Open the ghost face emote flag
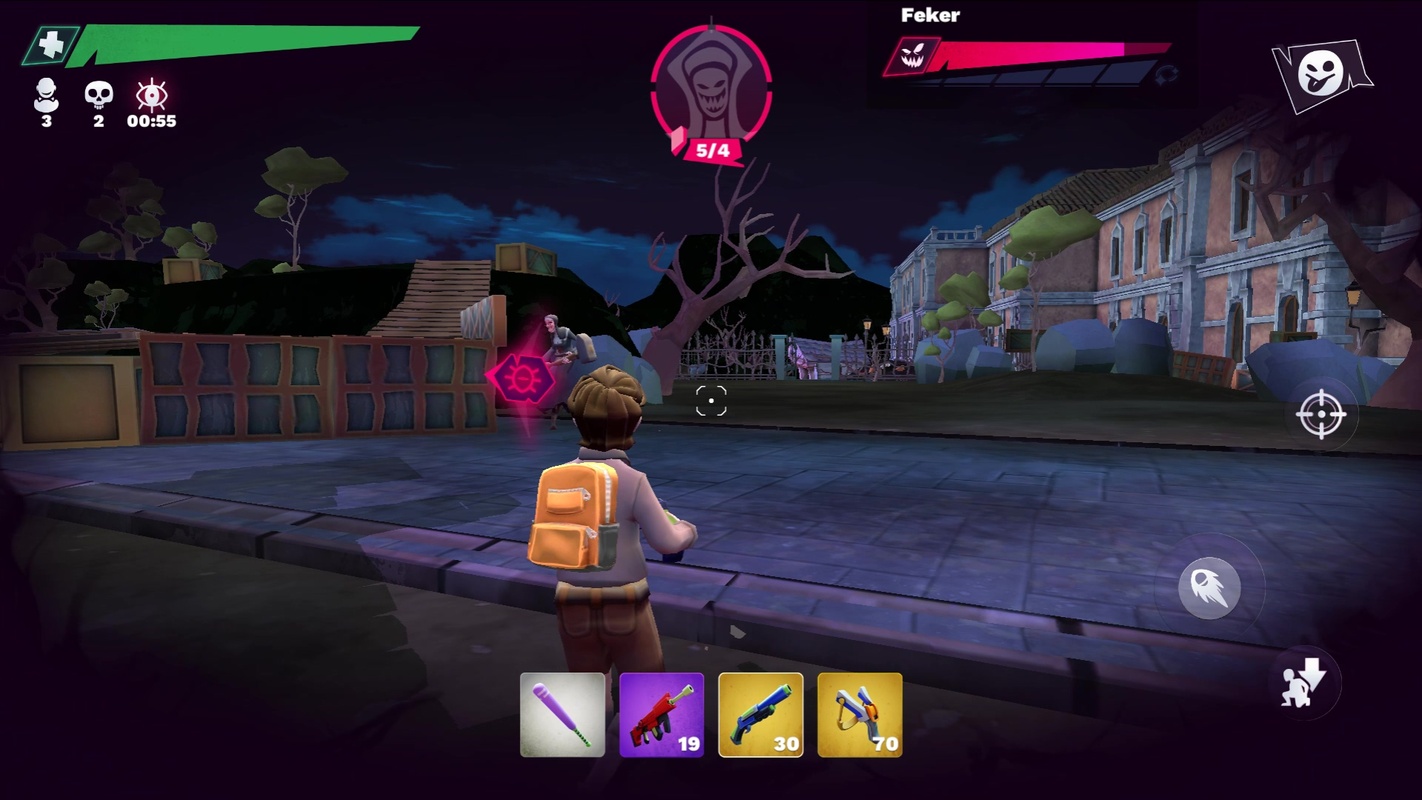The width and height of the screenshot is (1422, 800). pos(1321,74)
